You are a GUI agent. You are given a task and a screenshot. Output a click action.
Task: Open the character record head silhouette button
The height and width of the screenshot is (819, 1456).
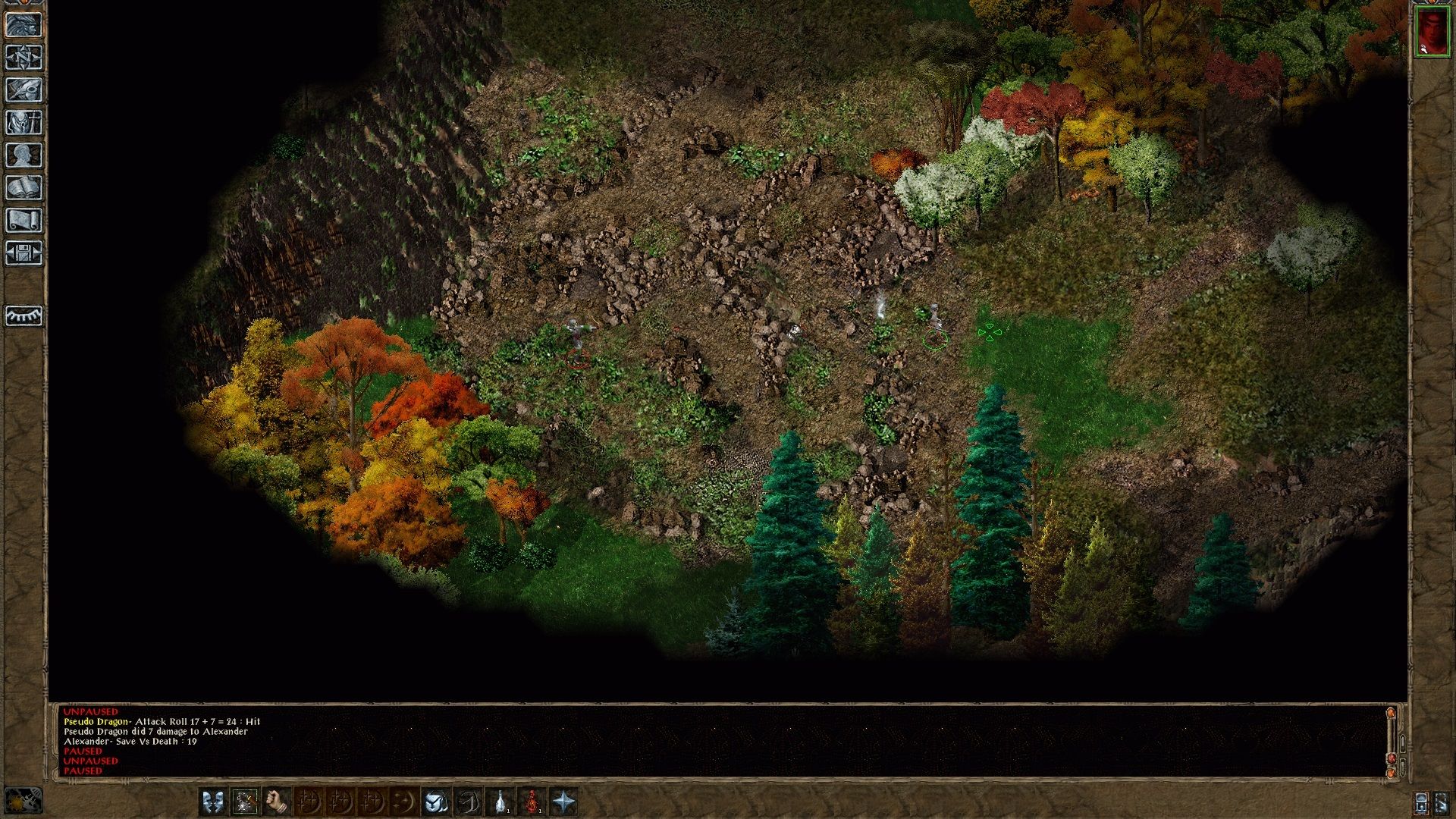[24, 155]
